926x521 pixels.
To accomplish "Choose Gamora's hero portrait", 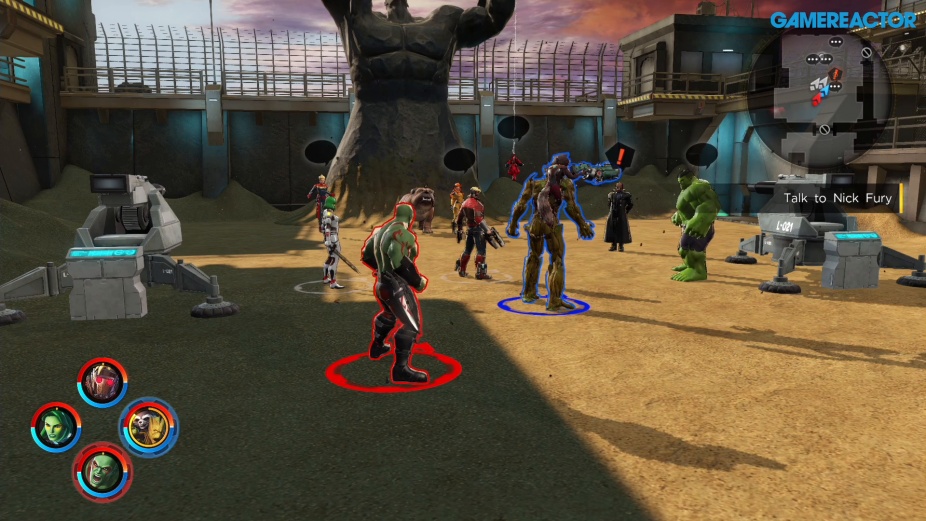I will tap(55, 427).
